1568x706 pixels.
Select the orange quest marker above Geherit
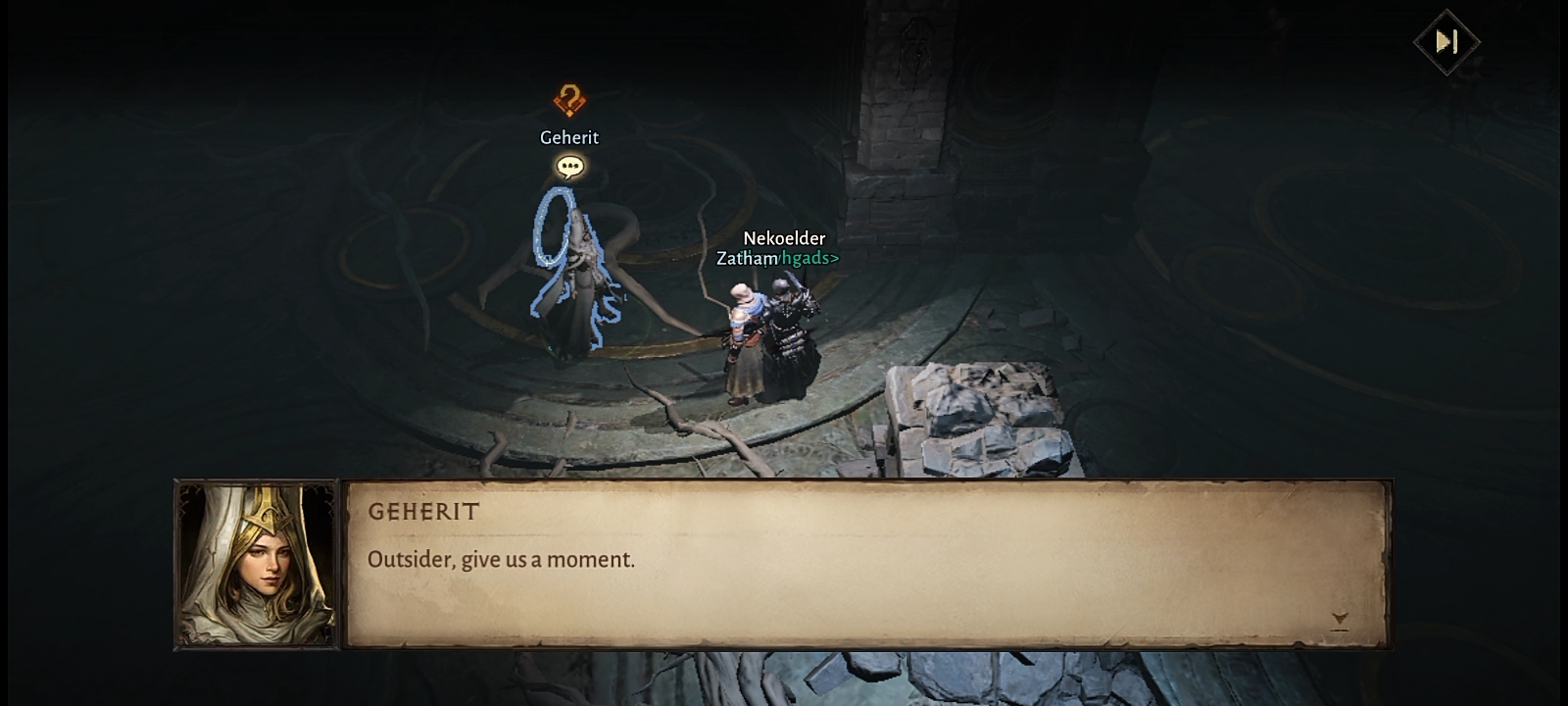coord(569,99)
